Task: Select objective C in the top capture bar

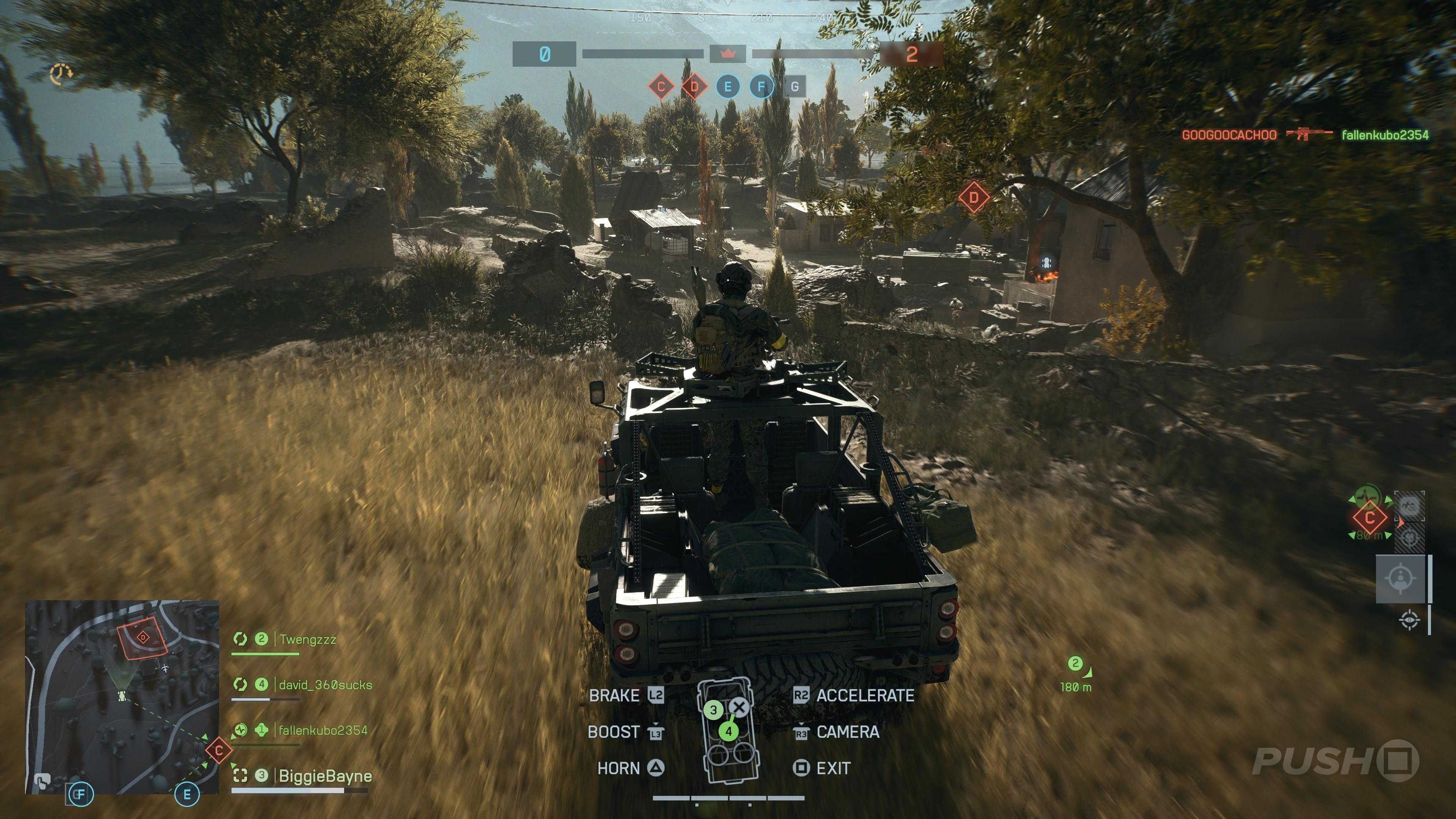Action: click(661, 87)
